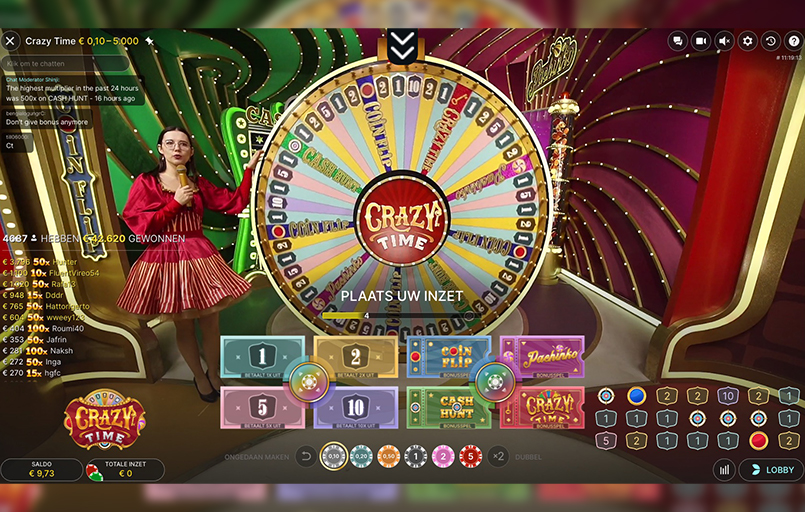Choose the Crazy Time bonus bet spot
The height and width of the screenshot is (512, 805).
(543, 407)
